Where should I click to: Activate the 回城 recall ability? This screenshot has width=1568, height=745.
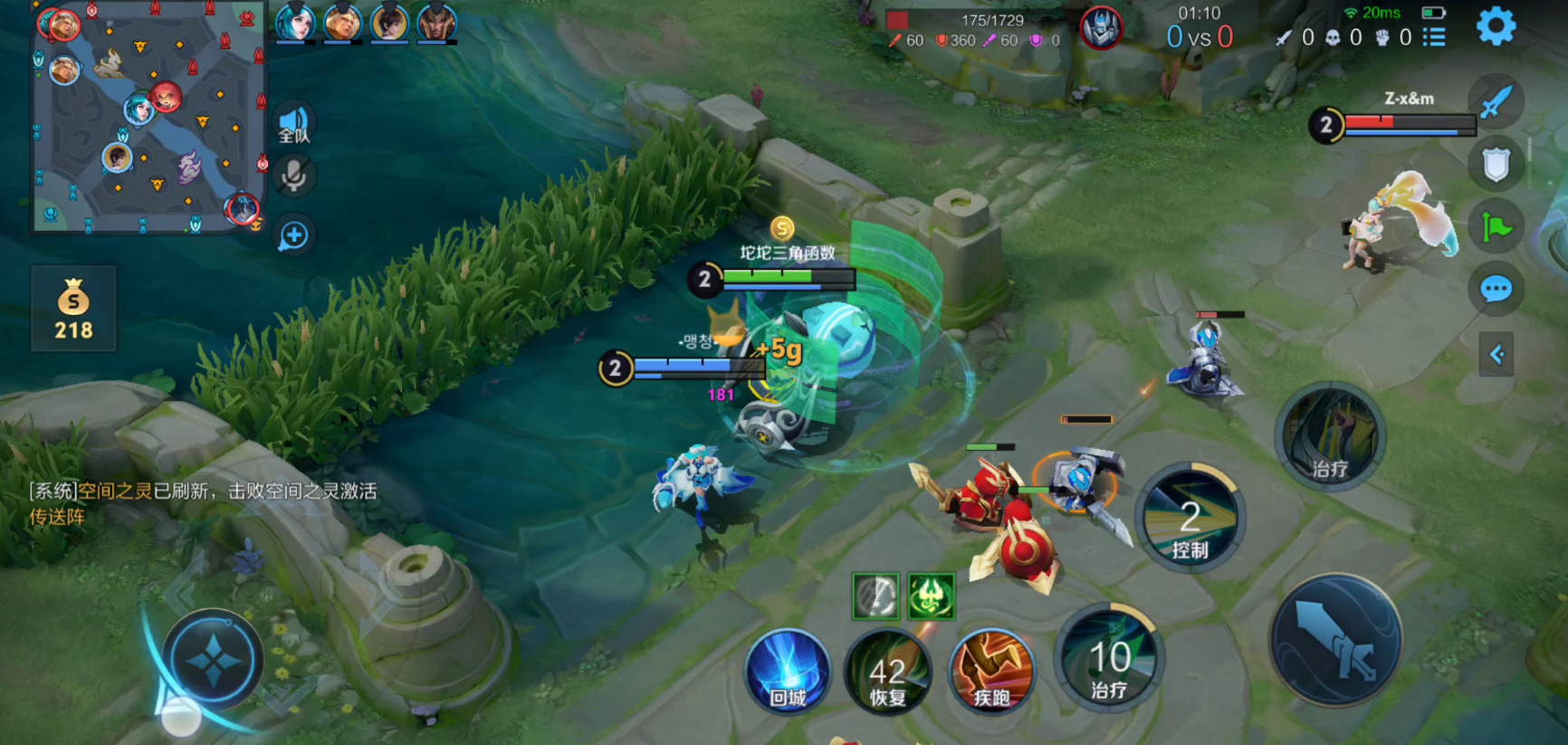(788, 671)
